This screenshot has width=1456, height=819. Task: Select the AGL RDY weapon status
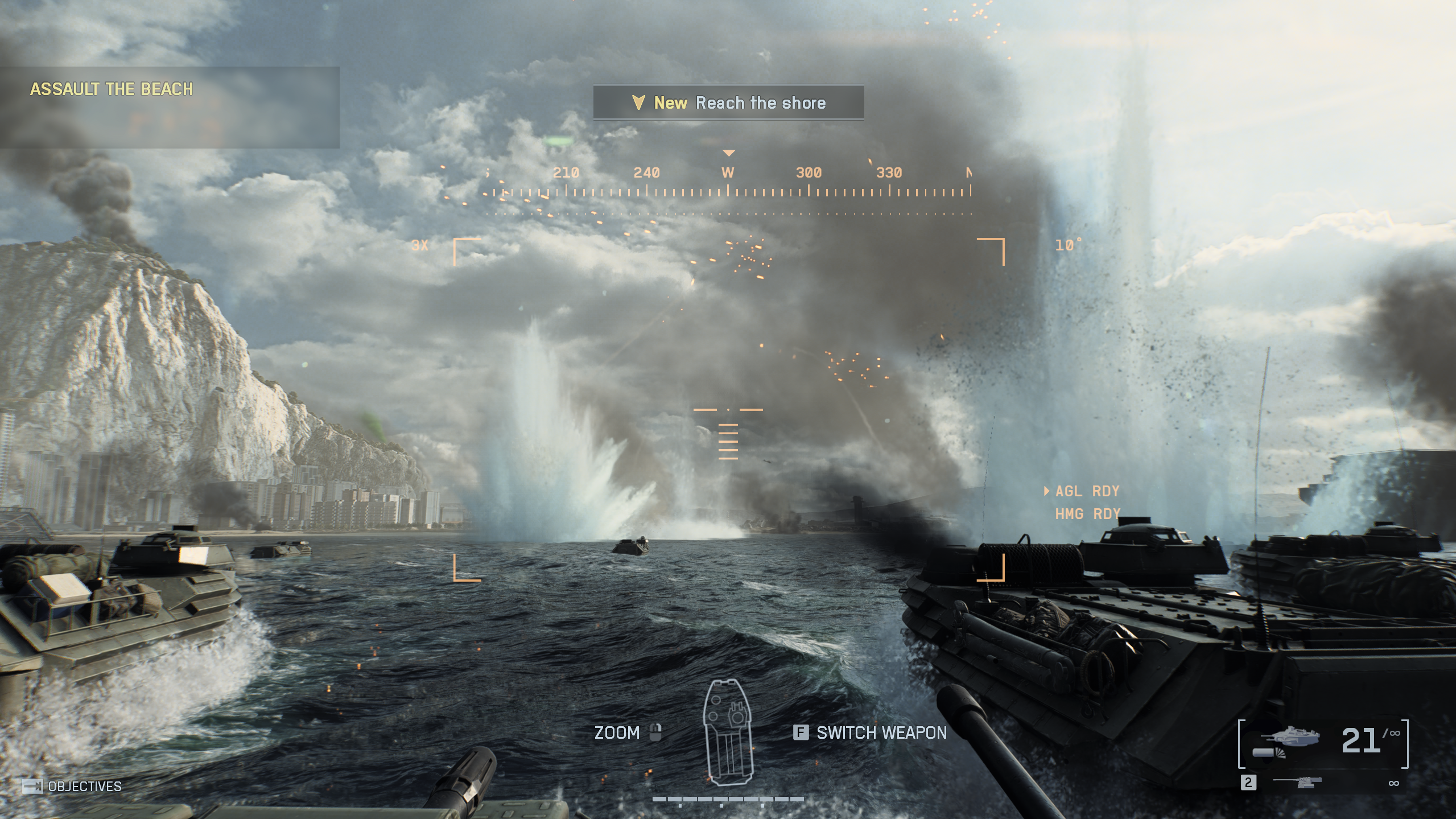(1086, 491)
